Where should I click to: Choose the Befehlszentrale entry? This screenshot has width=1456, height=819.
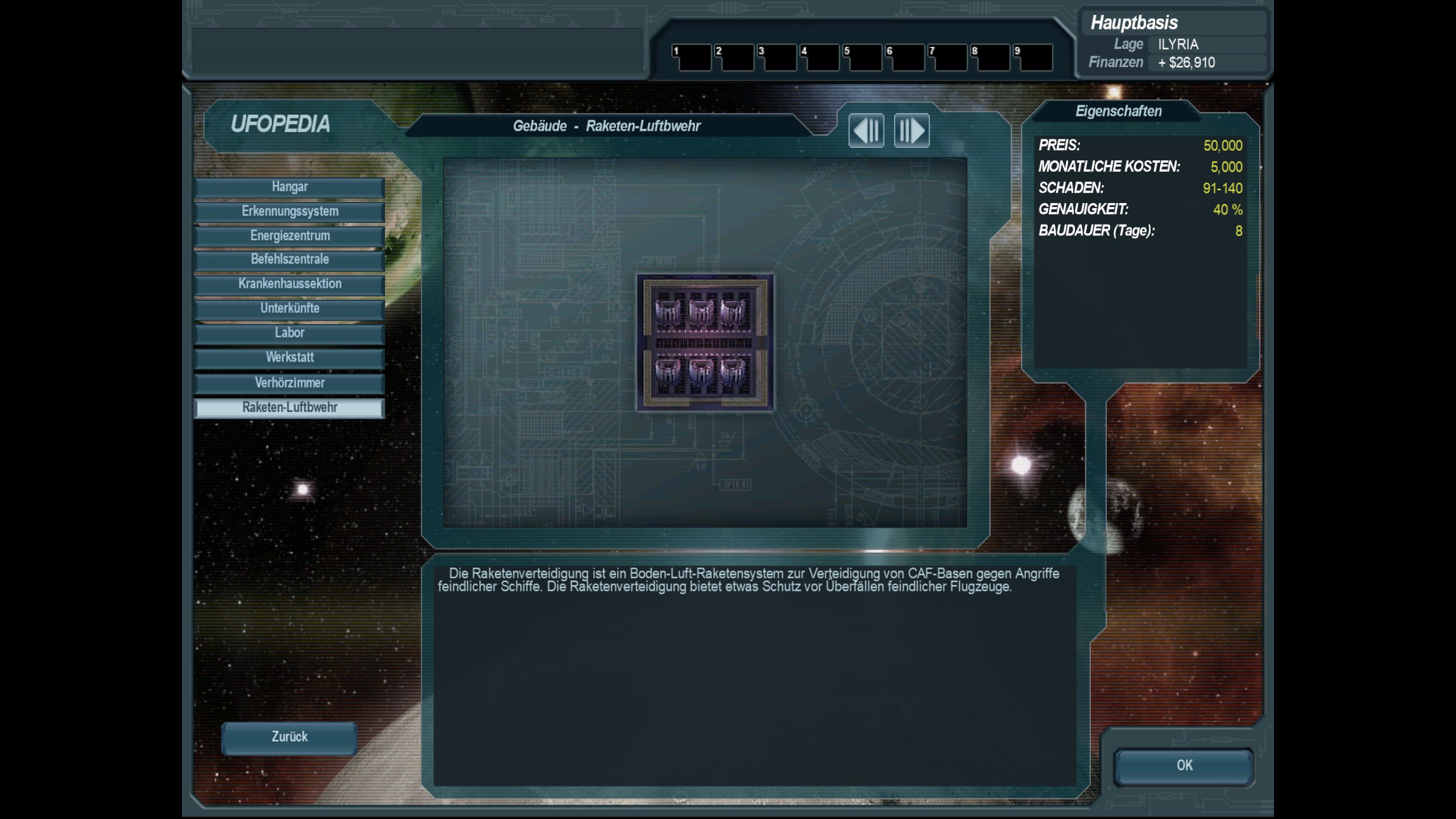point(289,260)
